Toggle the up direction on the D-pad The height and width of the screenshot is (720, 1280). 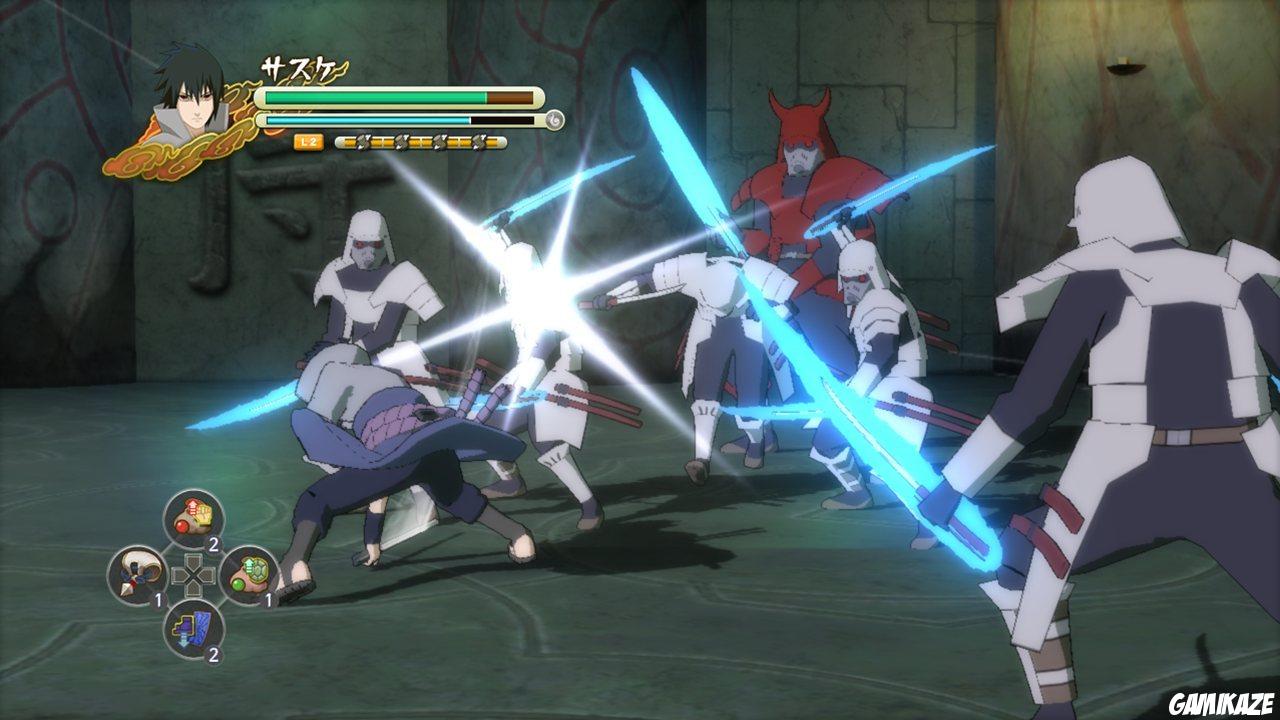194,561
